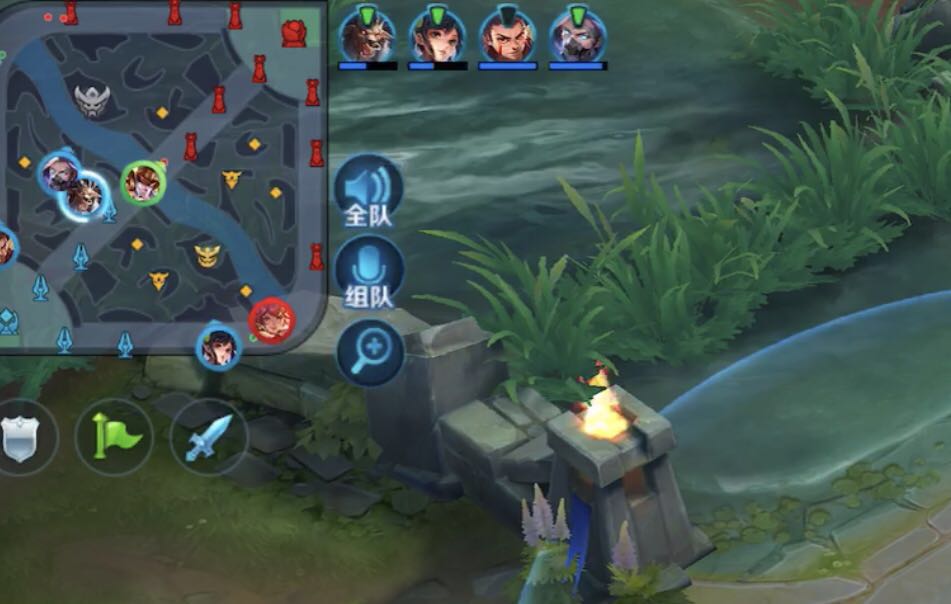Select the dark-haired girl teammate portrait
The height and width of the screenshot is (604, 951).
coord(437,37)
